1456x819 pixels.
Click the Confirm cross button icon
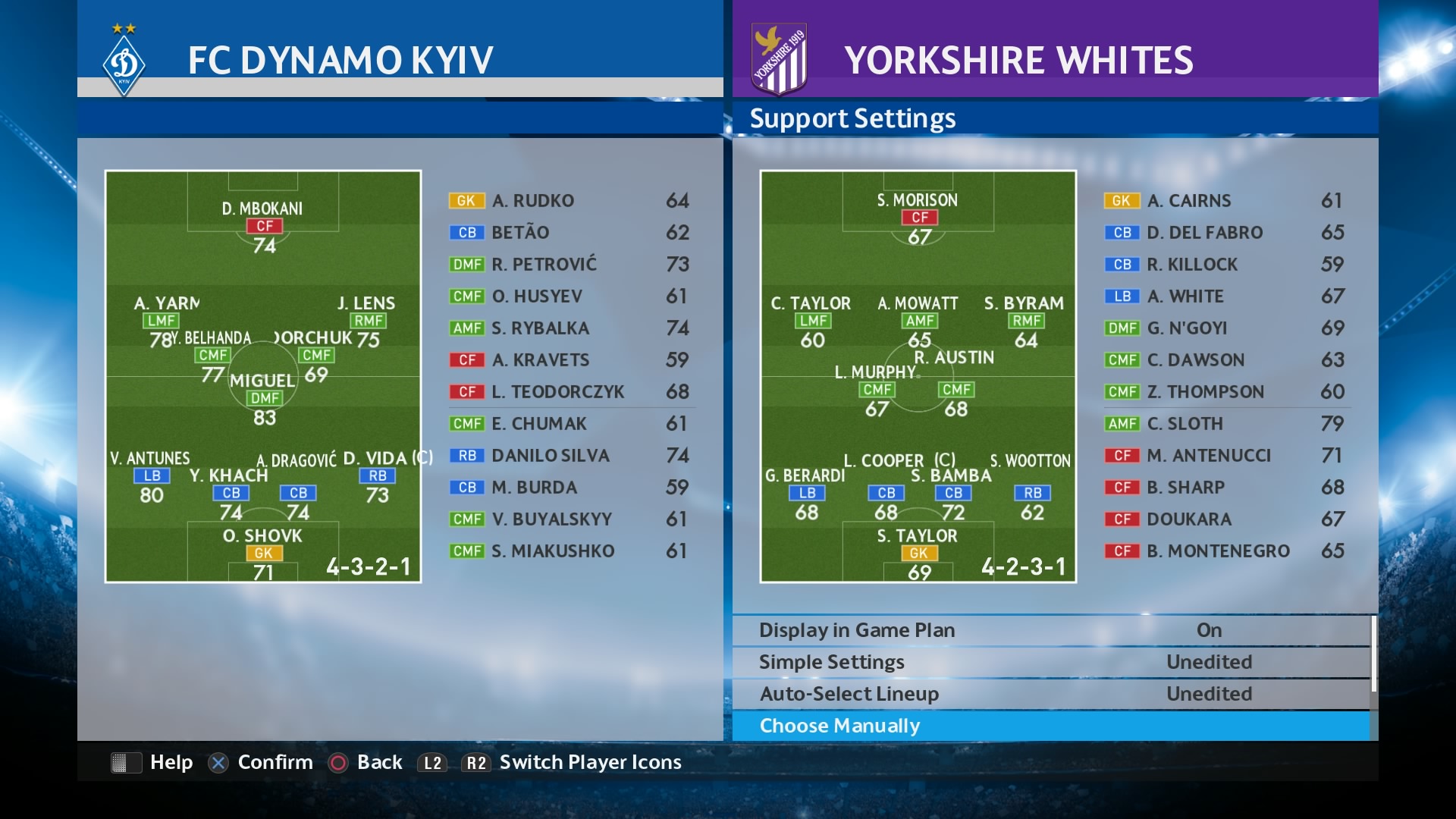click(x=218, y=763)
